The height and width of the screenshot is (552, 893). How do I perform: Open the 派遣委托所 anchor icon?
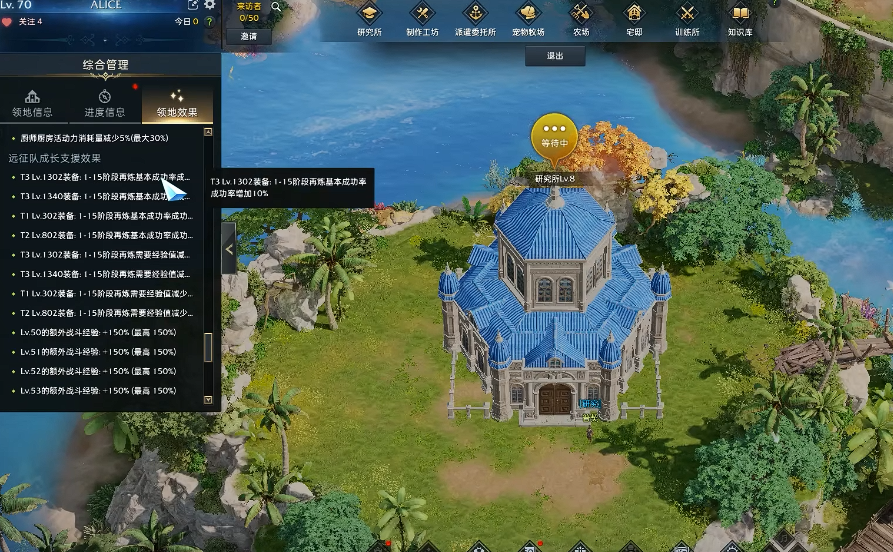(x=476, y=19)
